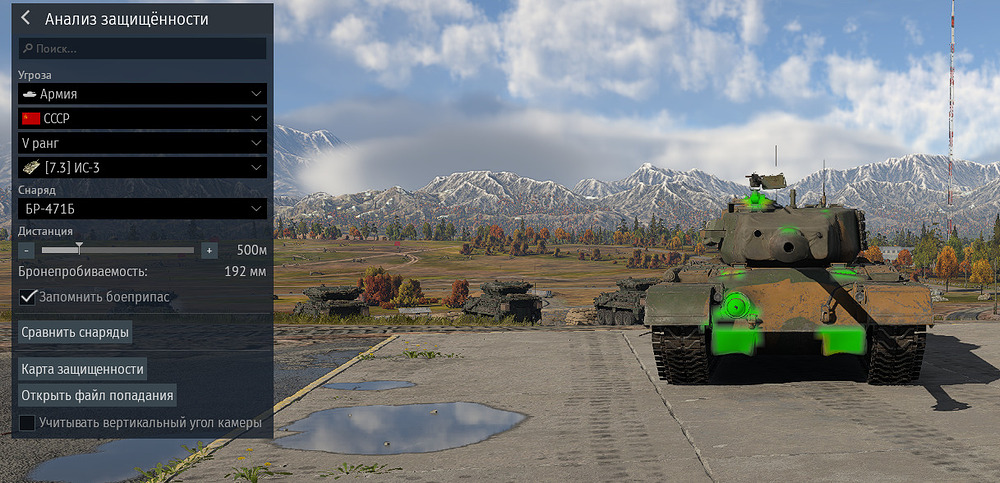Click the distance slider track
This screenshot has width=1000, height=483.
[118, 250]
